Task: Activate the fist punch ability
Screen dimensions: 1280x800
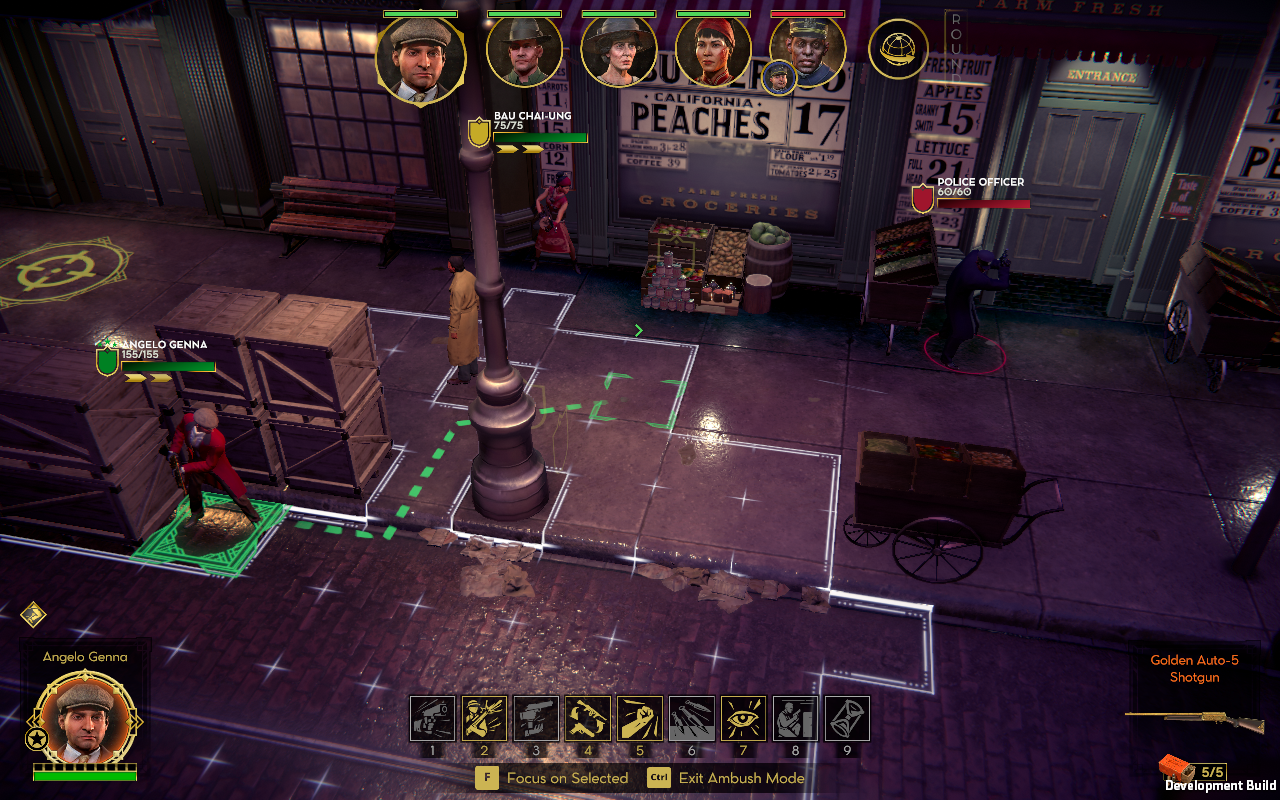Action: coord(640,718)
